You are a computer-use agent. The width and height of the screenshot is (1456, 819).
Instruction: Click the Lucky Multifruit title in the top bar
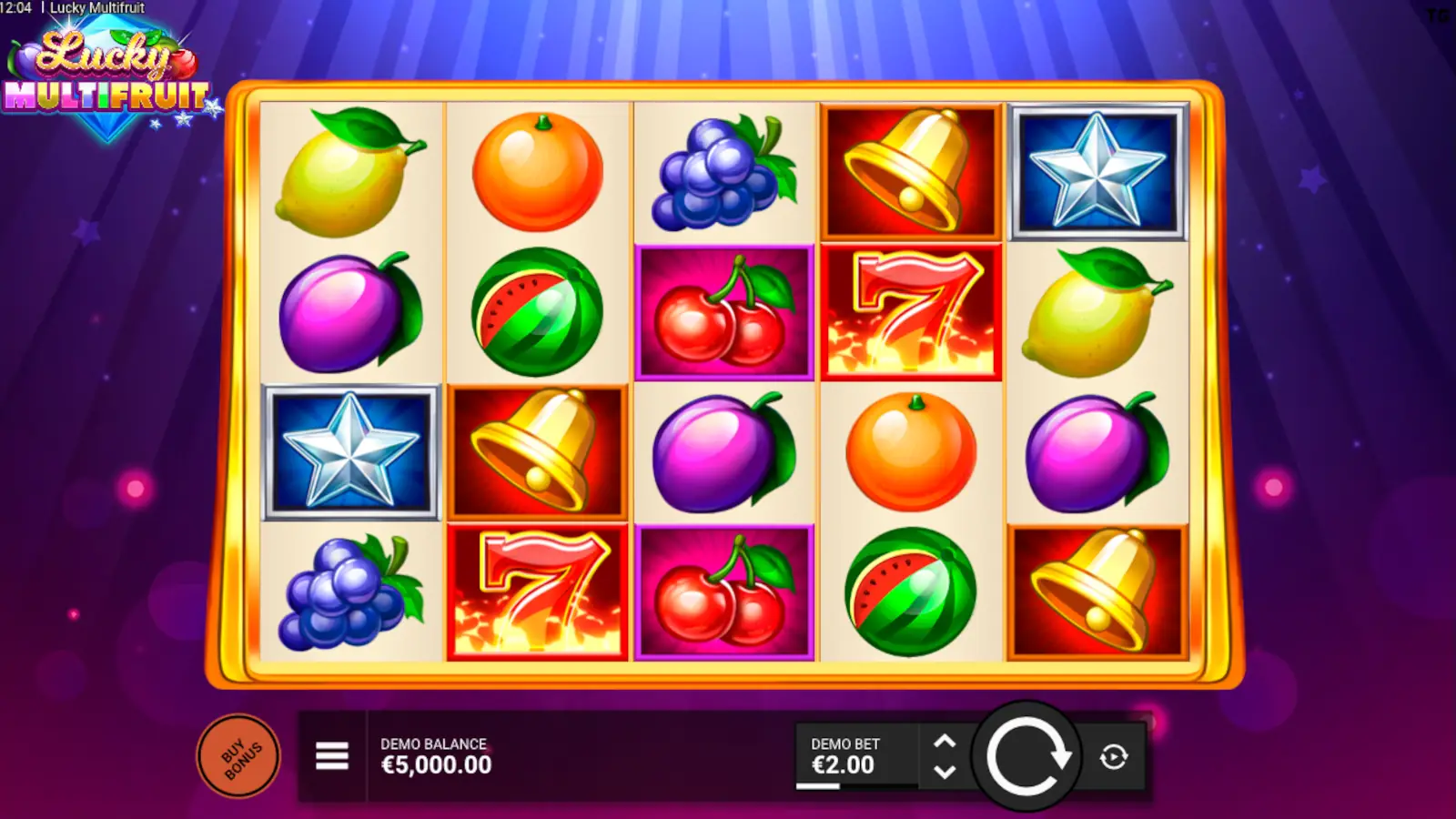tap(96, 7)
